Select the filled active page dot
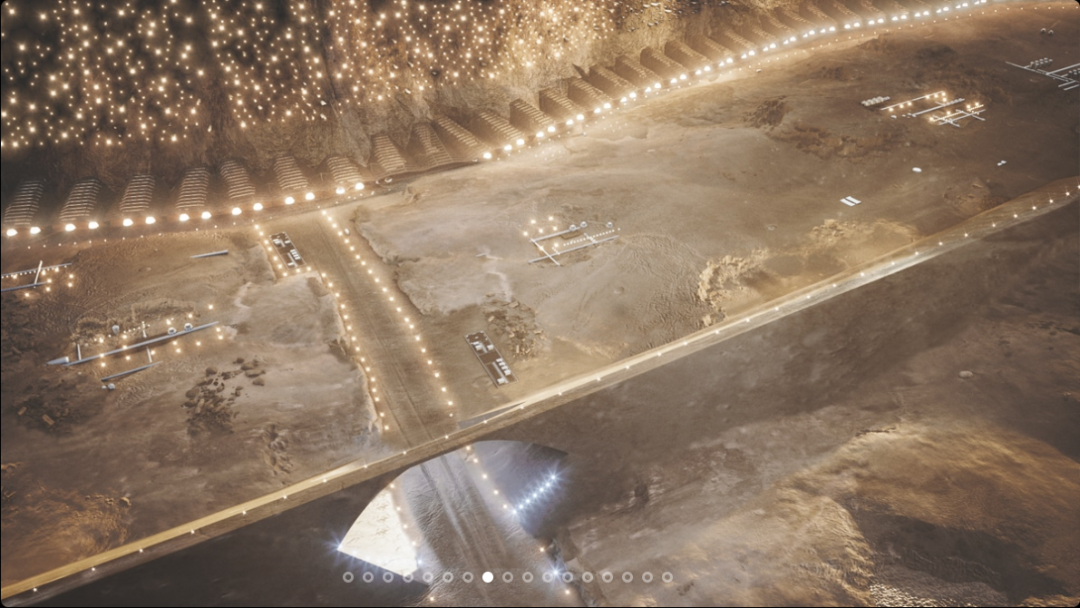 pos(487,577)
